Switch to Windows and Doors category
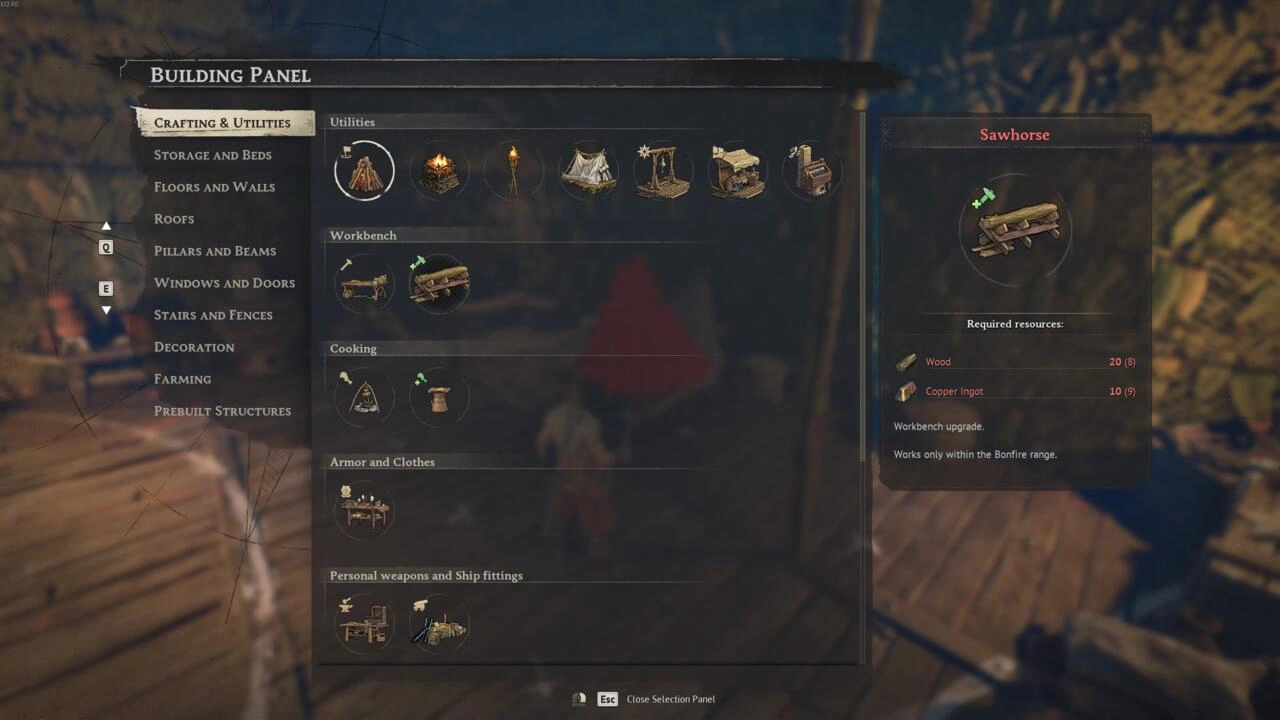 tap(224, 283)
